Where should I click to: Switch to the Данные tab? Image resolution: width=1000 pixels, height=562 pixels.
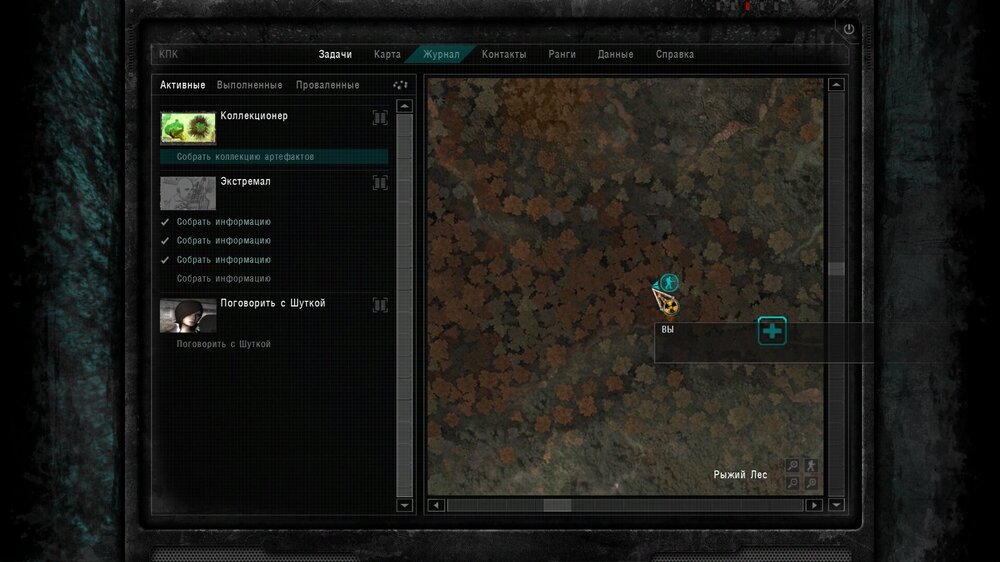click(x=615, y=54)
